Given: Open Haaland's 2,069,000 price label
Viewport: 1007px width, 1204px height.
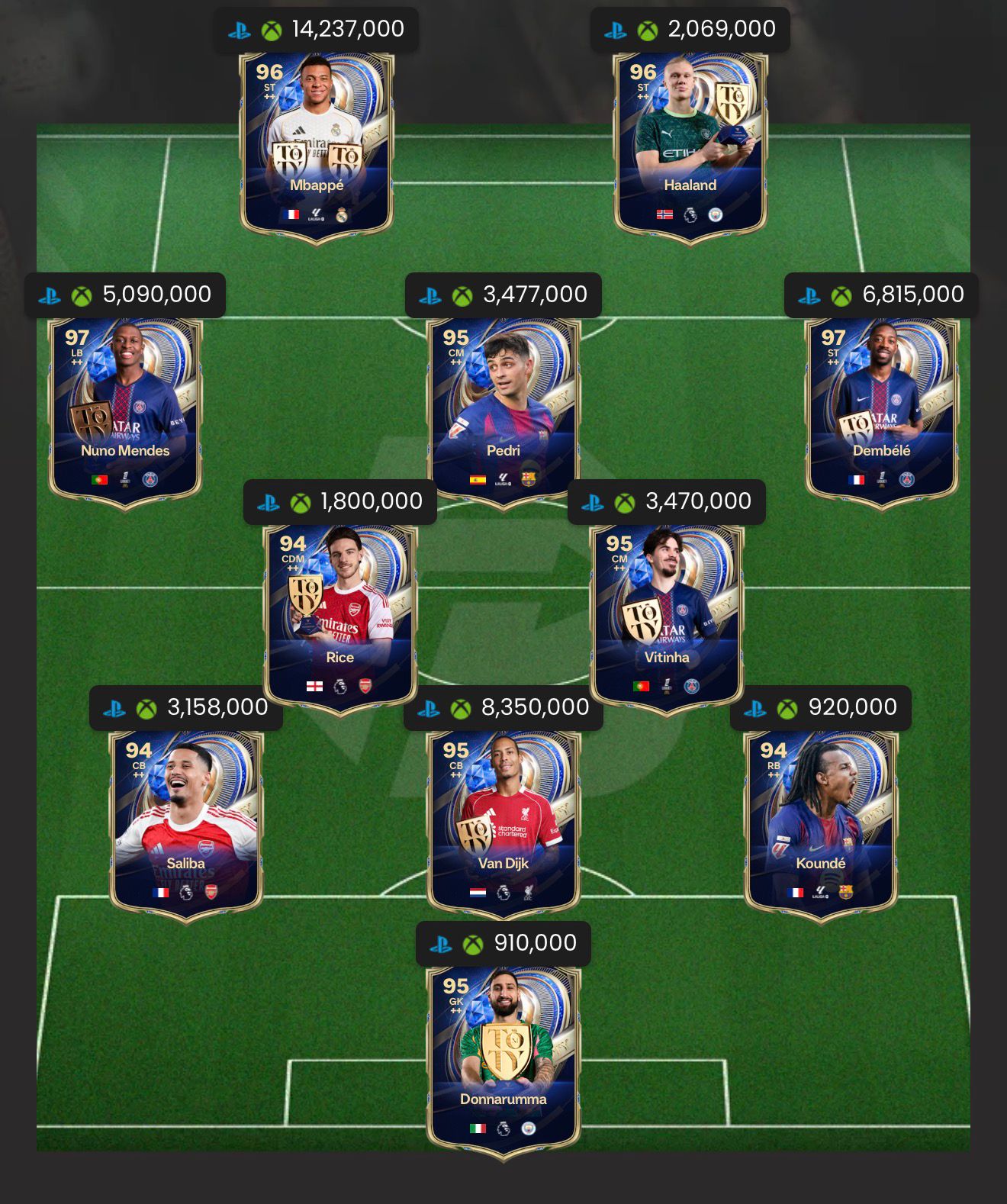Looking at the screenshot, I should pyautogui.click(x=690, y=30).
